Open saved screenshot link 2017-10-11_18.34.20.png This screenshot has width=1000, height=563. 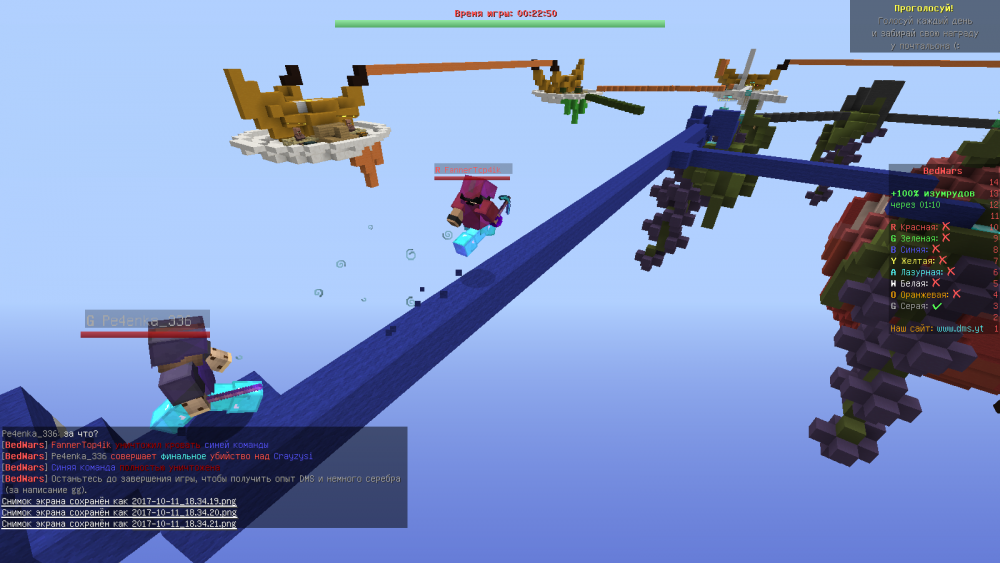[x=185, y=512]
